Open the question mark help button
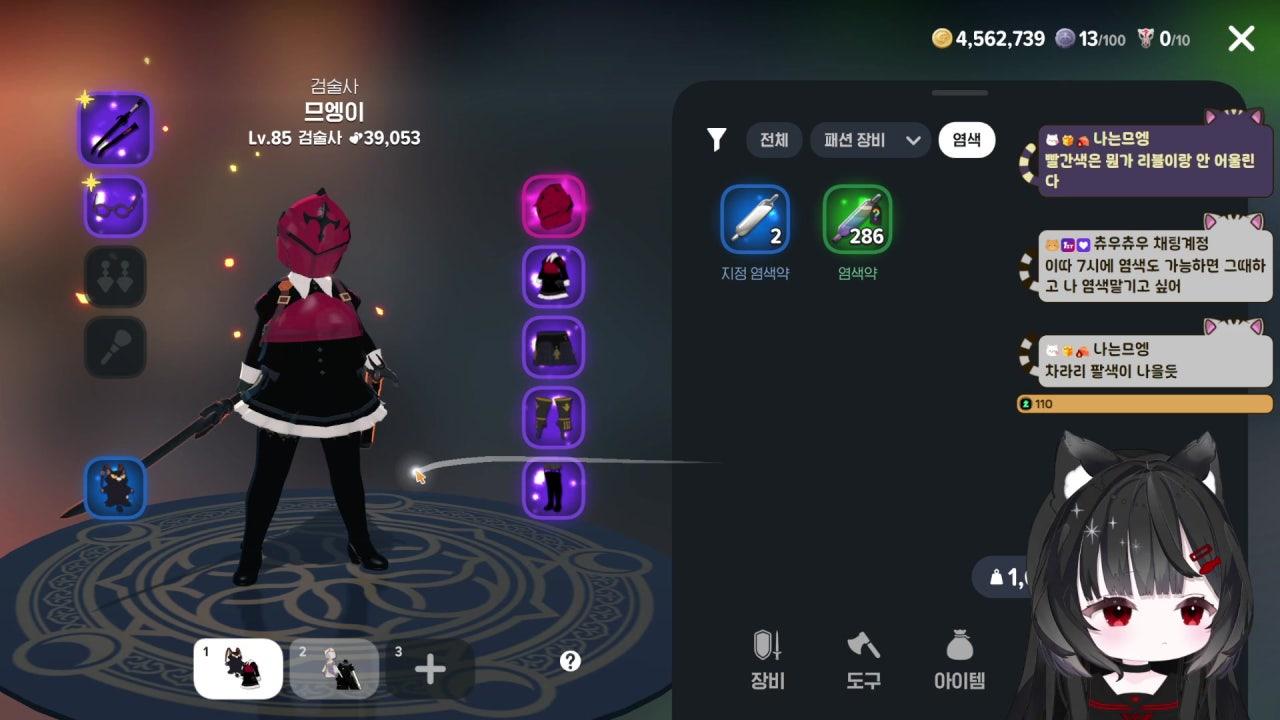The width and height of the screenshot is (1280, 720). pyautogui.click(x=570, y=661)
